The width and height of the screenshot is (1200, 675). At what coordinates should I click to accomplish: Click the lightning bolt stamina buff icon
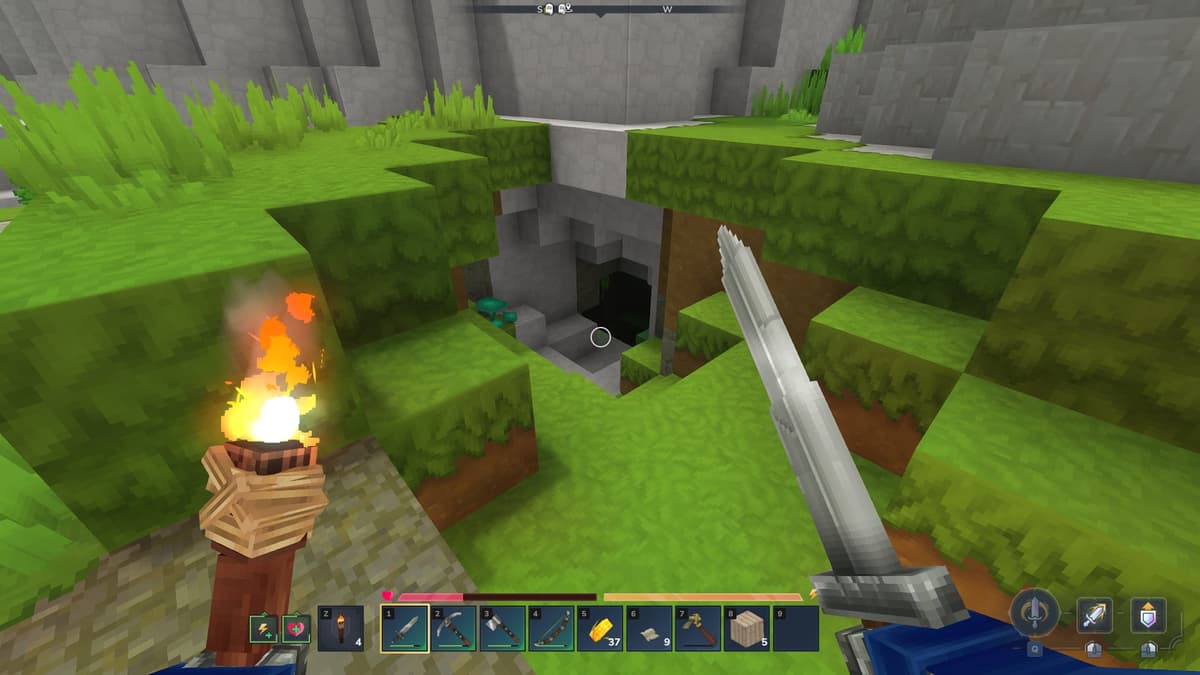point(262,629)
